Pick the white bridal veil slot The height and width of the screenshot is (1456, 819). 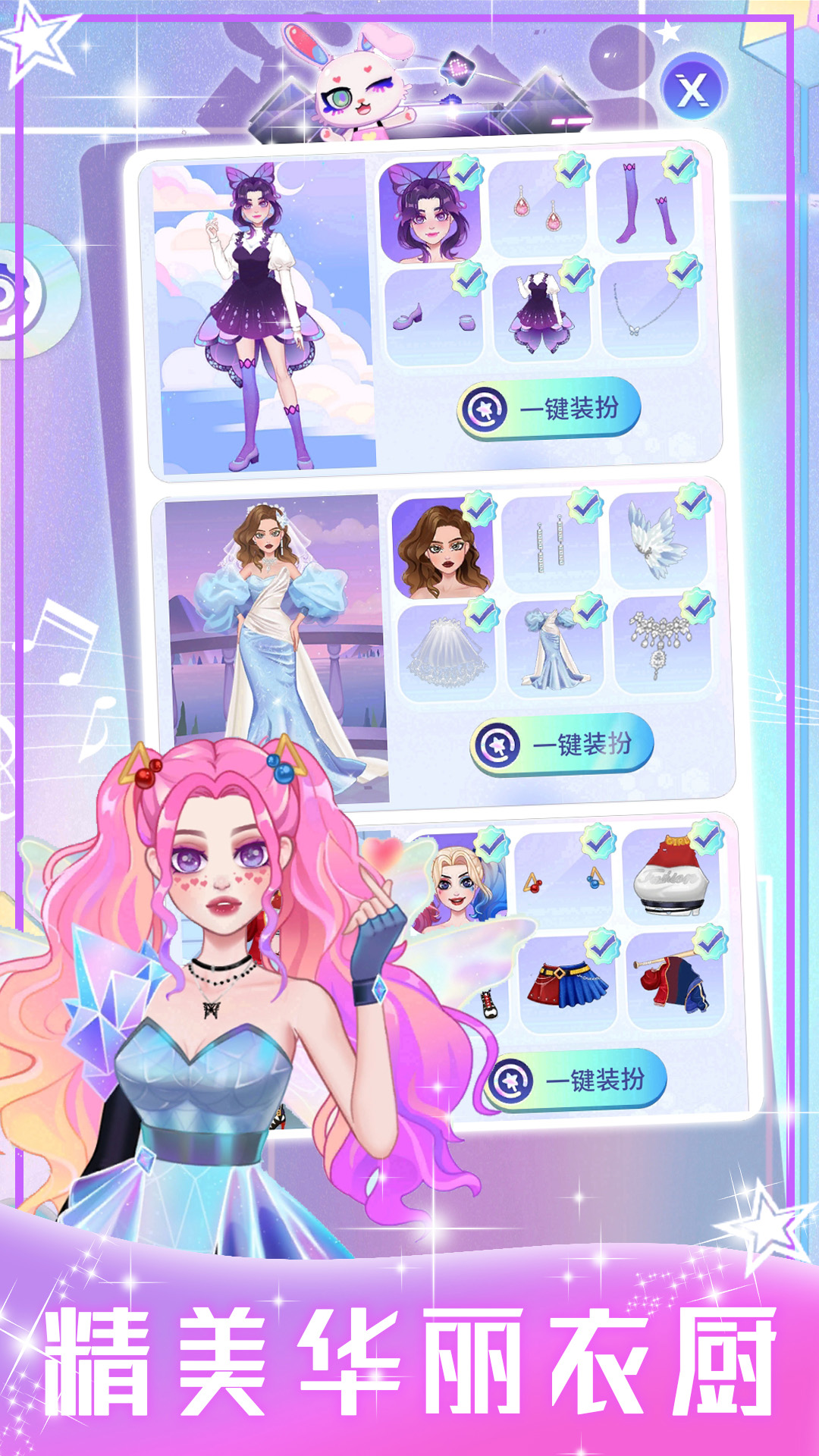pos(447,650)
